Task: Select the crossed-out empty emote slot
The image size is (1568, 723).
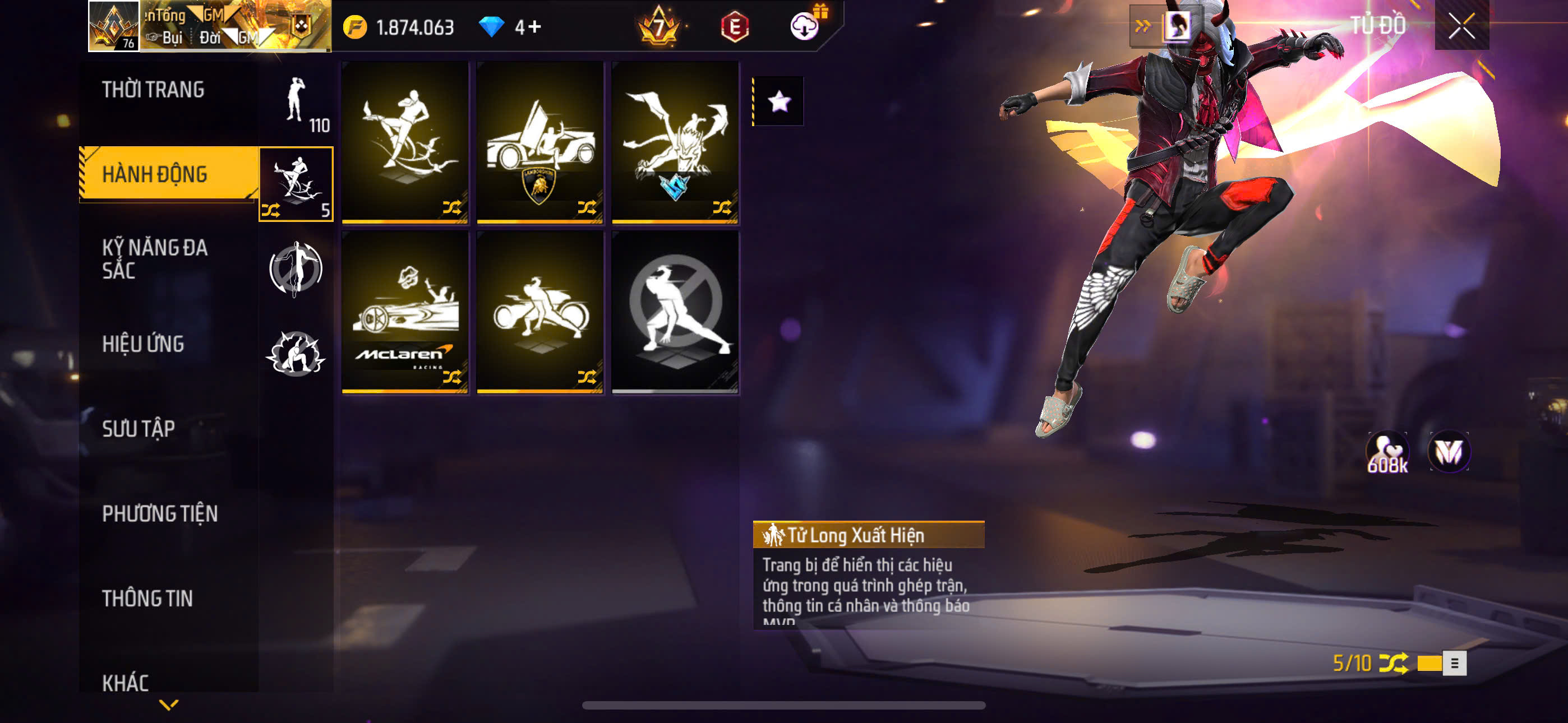Action: click(x=675, y=312)
